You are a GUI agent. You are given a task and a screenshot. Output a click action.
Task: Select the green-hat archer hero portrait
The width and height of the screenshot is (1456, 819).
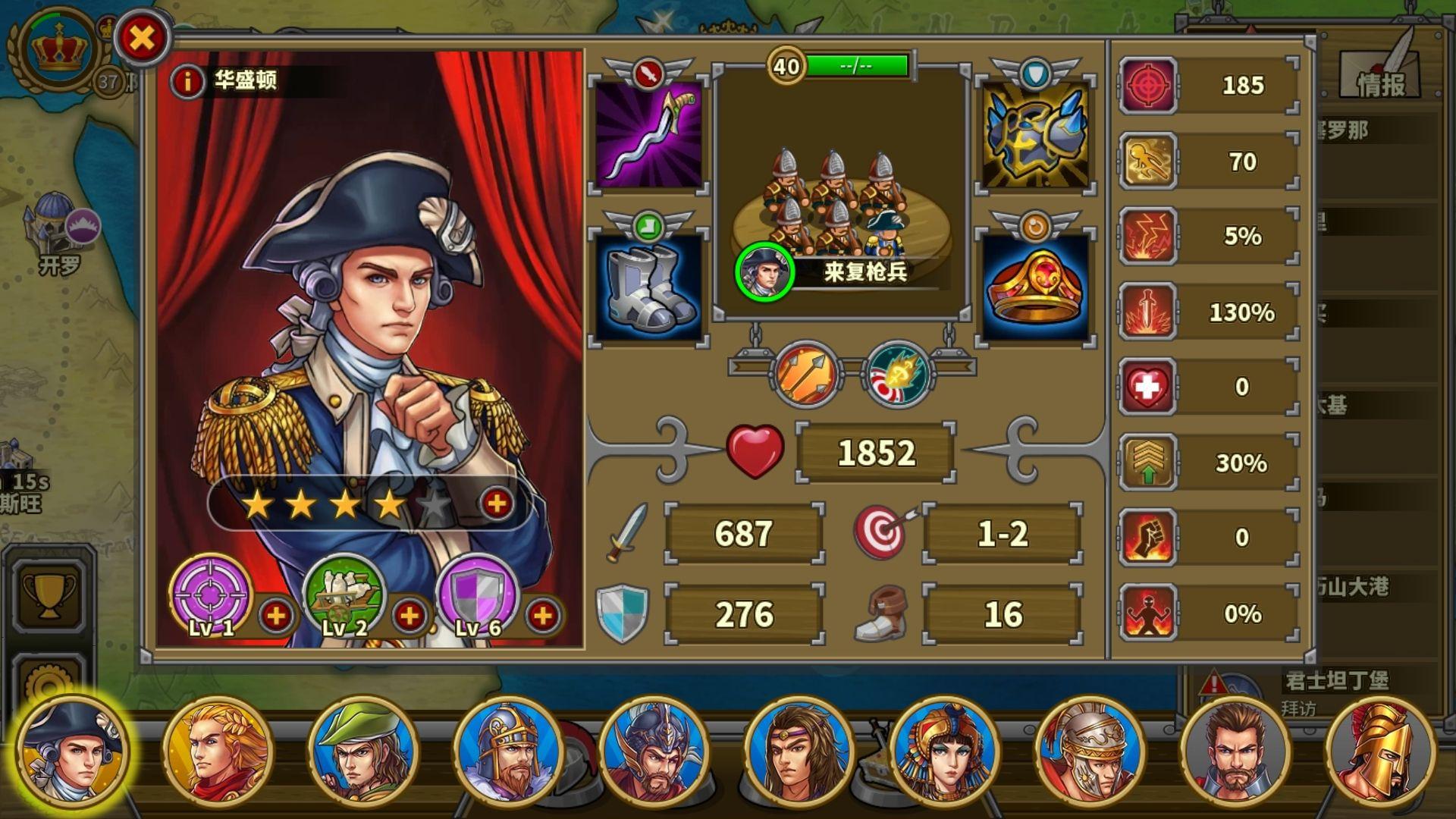[363, 751]
